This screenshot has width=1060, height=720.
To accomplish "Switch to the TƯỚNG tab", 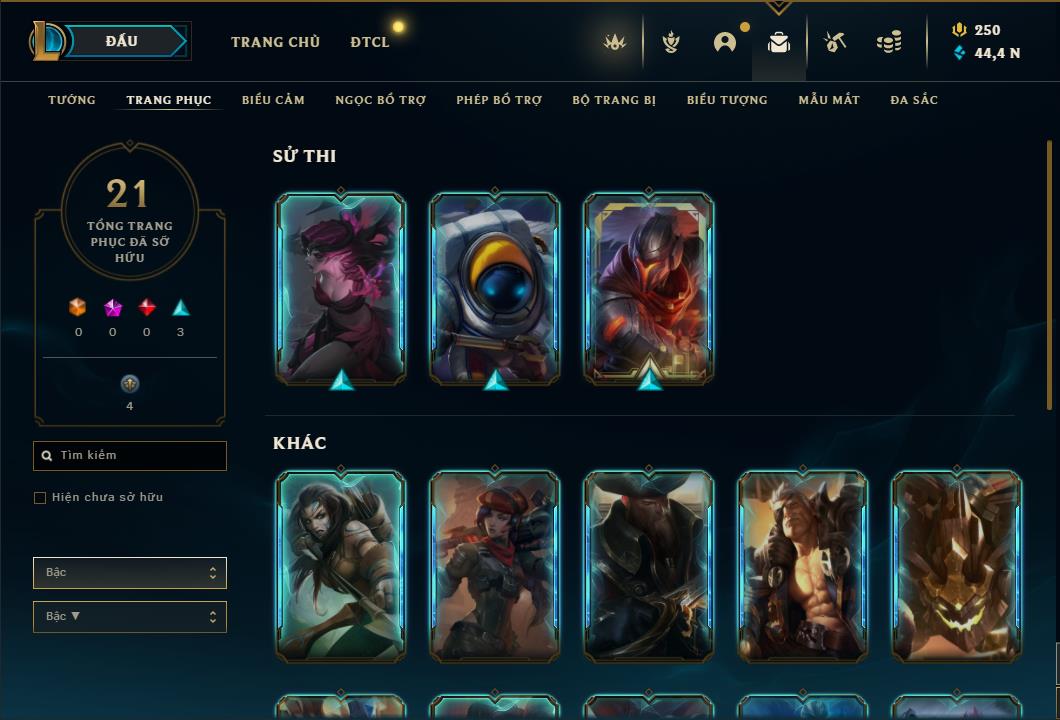I will point(72,100).
